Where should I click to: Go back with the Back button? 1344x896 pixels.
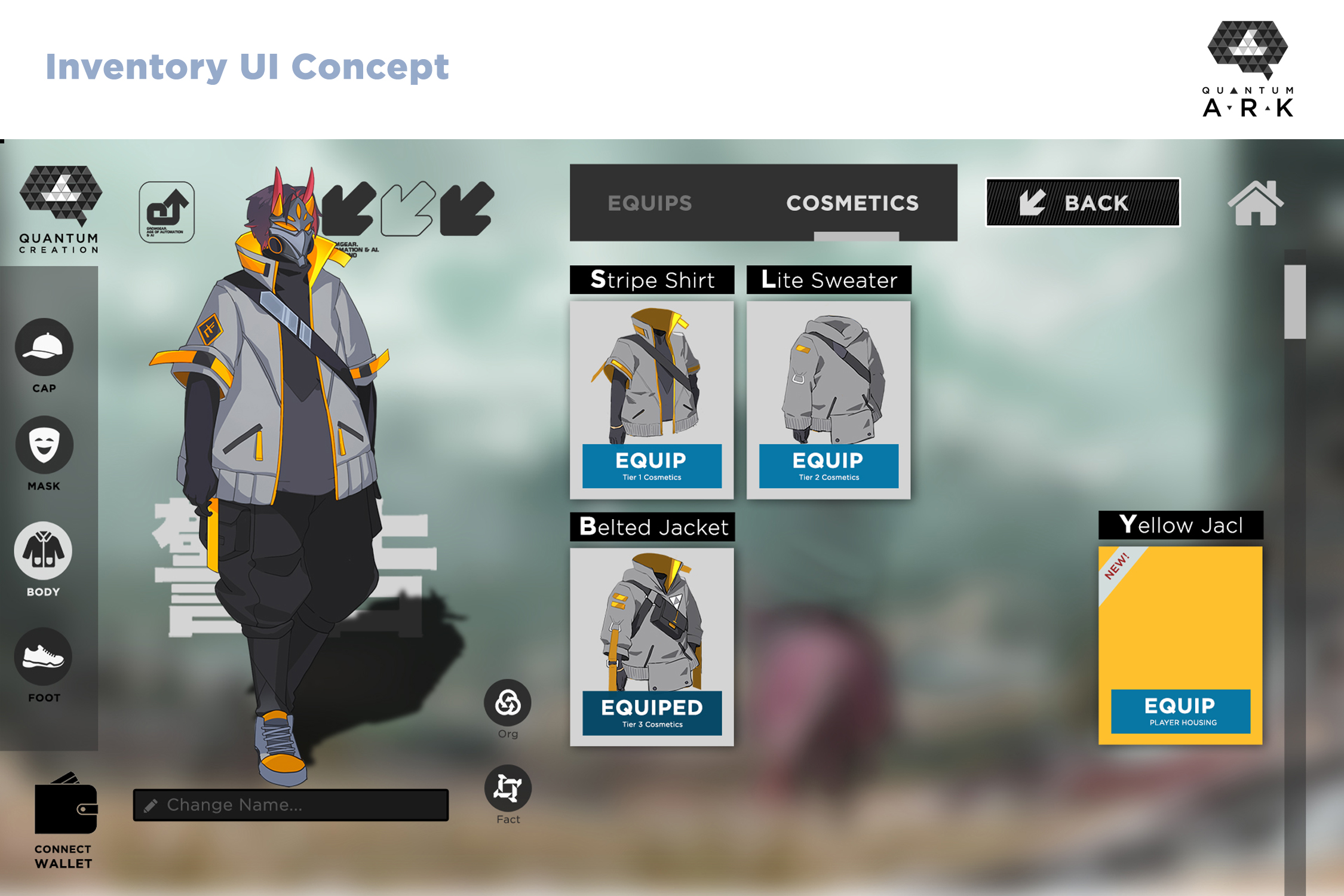(1082, 202)
